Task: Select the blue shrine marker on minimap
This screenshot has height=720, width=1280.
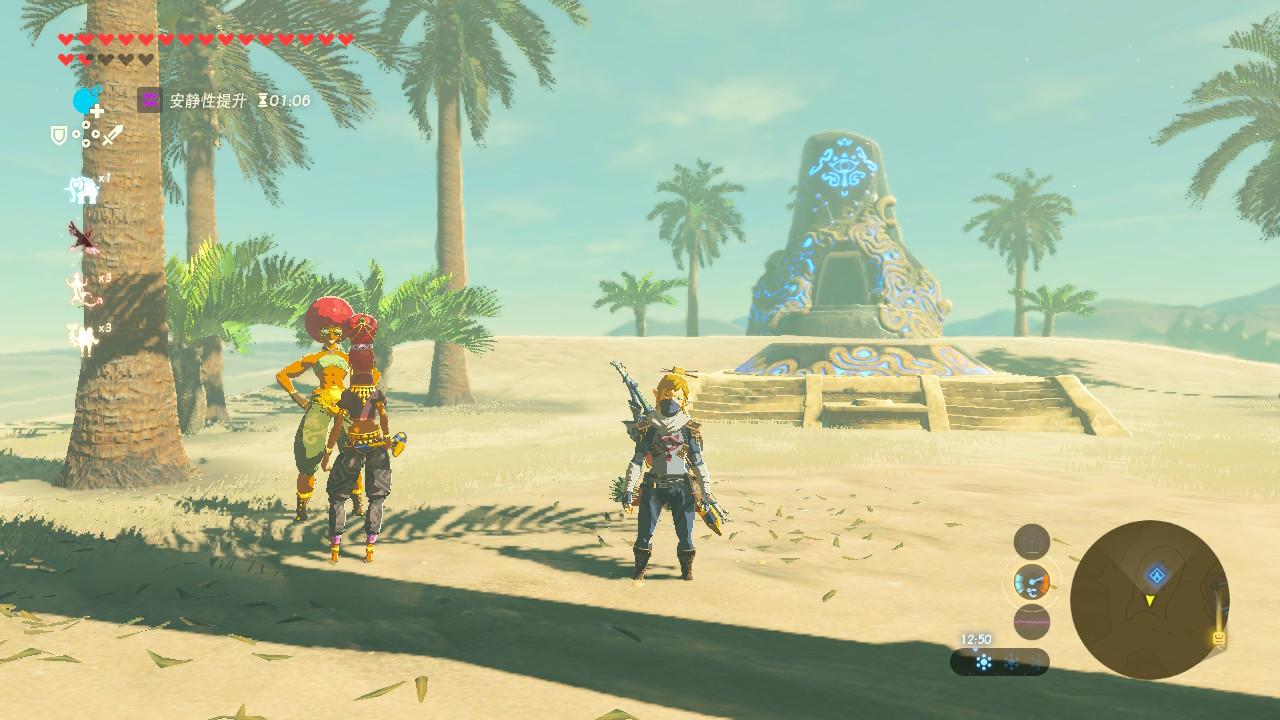Action: [x=1156, y=575]
